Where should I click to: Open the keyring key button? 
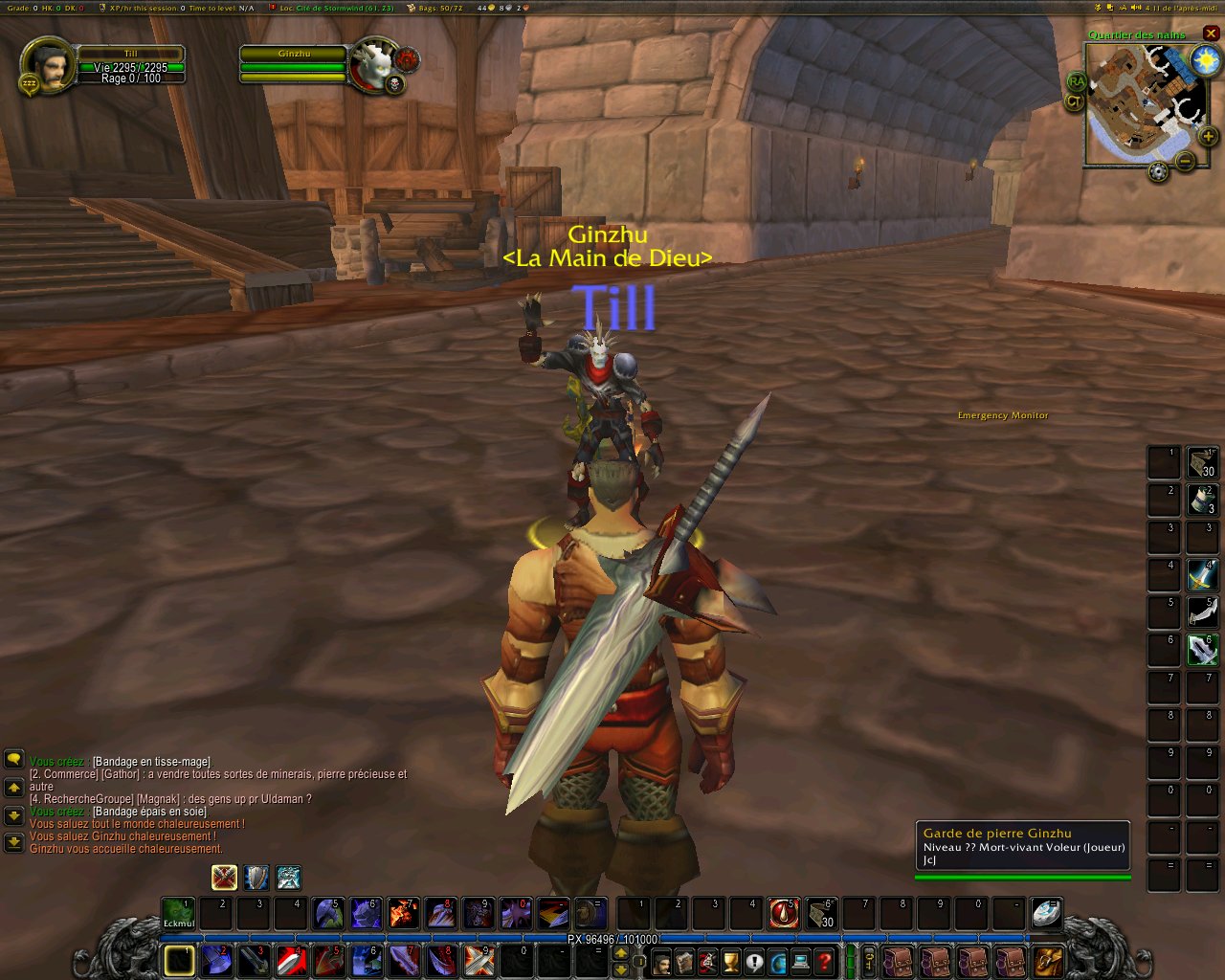click(x=870, y=960)
